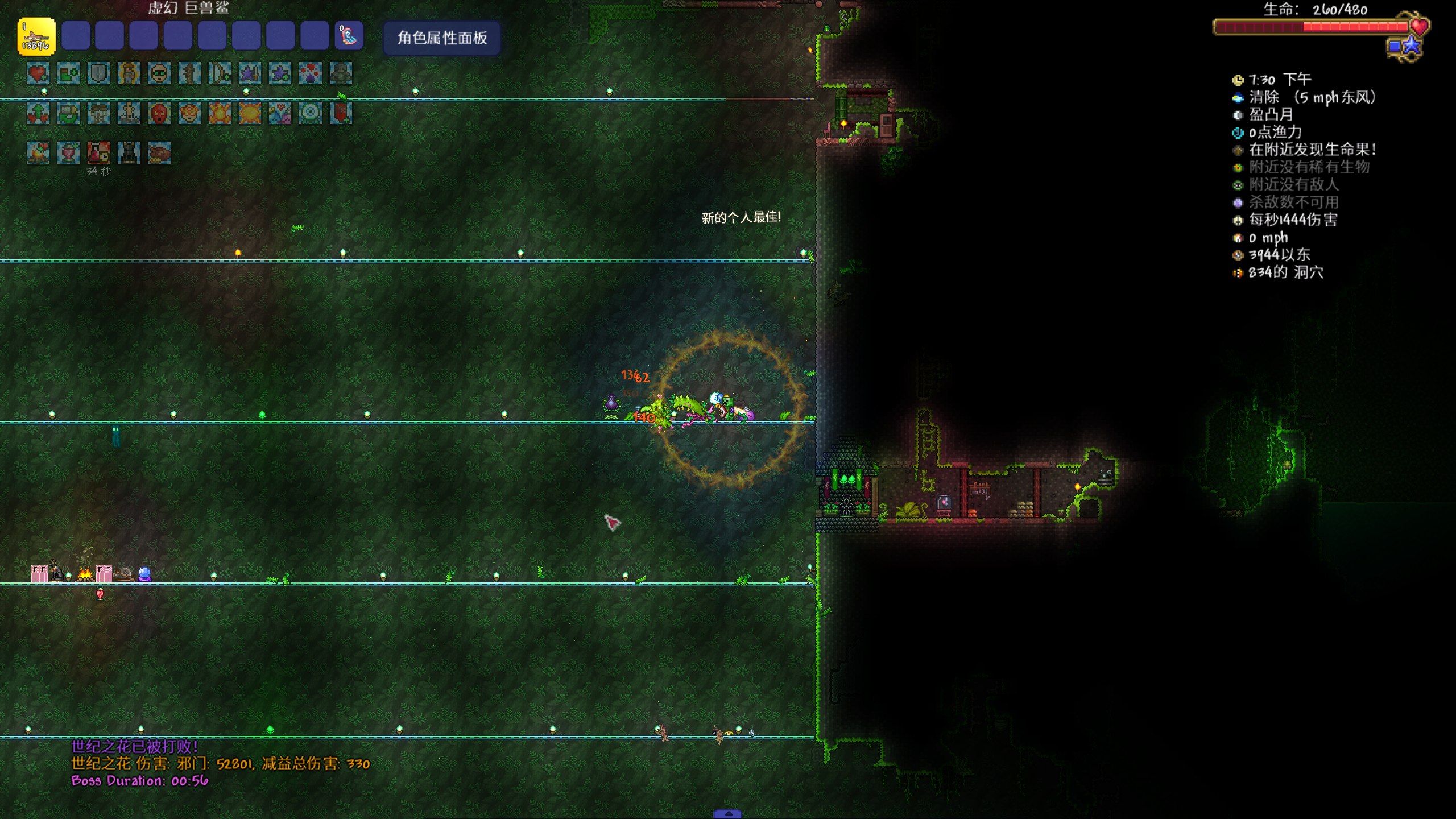
Task: Click the red heart plus buff icon
Action: pos(38,73)
